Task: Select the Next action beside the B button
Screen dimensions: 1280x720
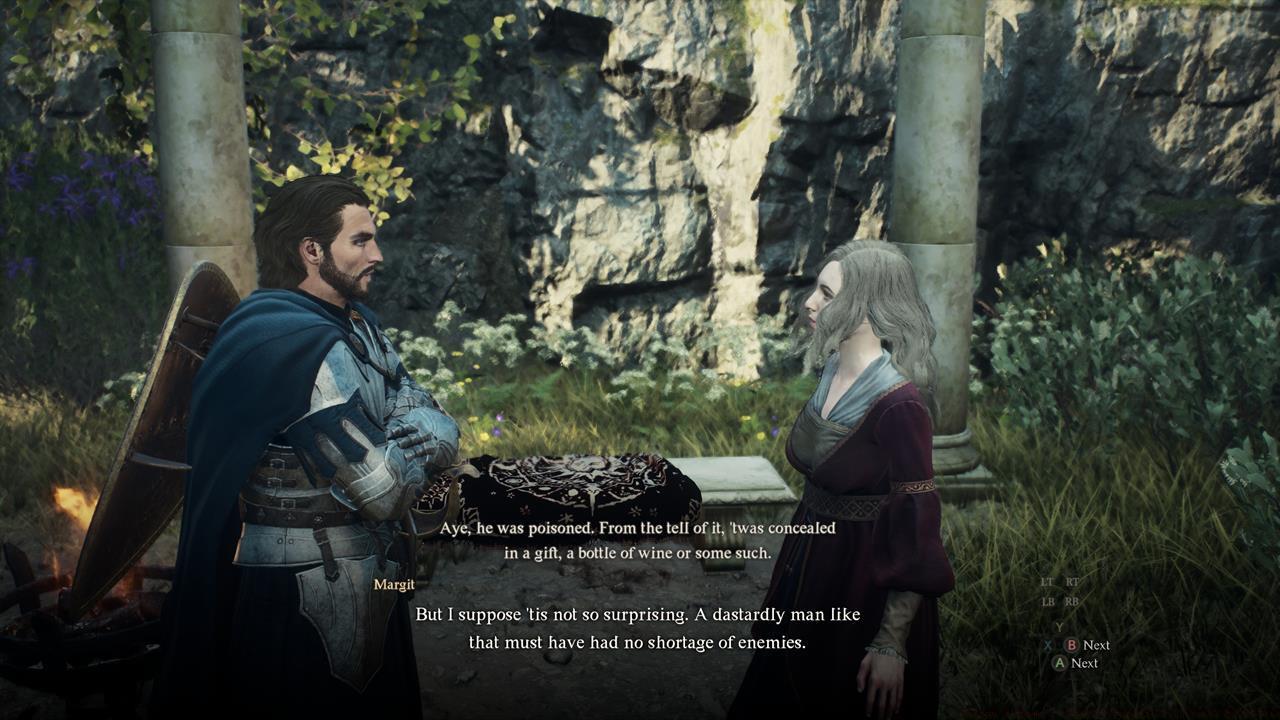Action: pyautogui.click(x=1098, y=645)
